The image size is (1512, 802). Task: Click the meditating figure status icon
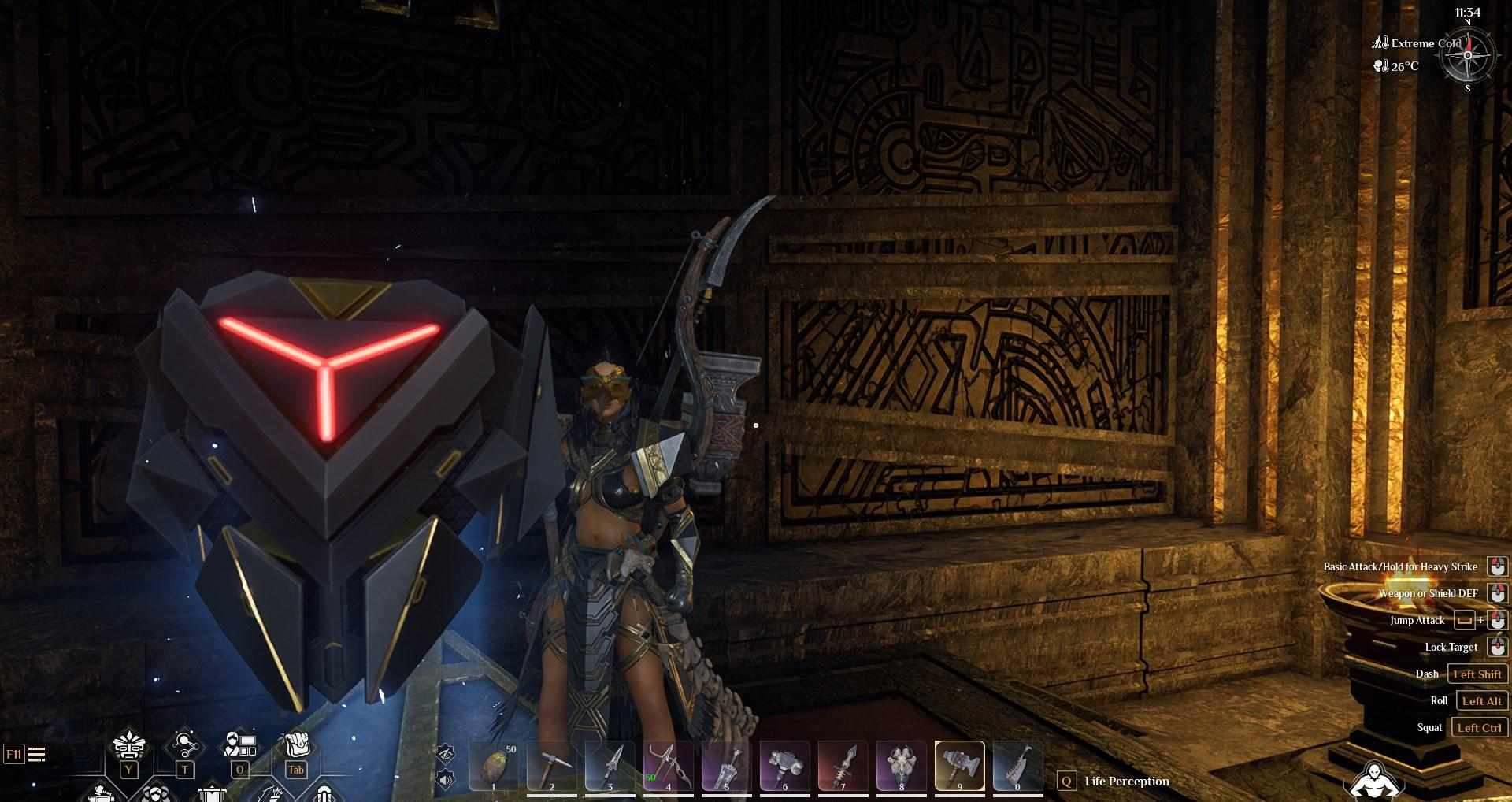click(1374, 780)
